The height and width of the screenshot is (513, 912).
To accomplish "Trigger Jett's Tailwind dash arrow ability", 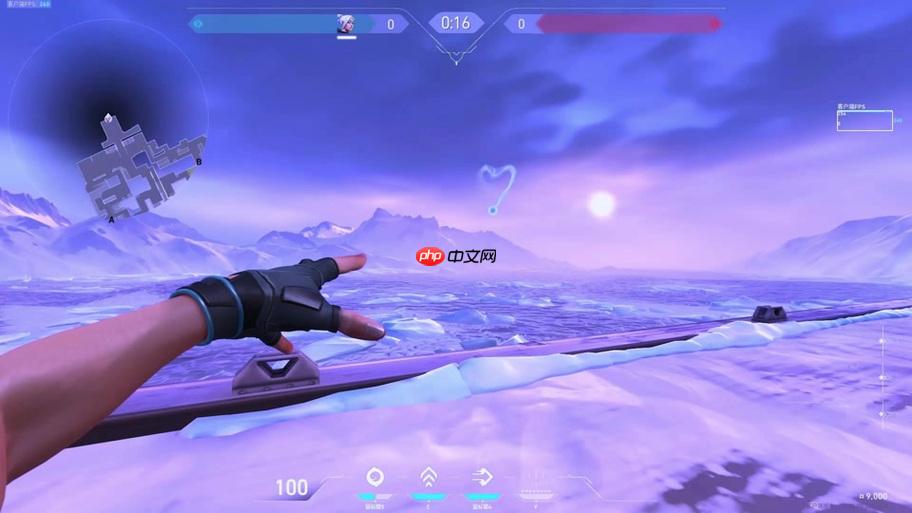I will 481,477.
